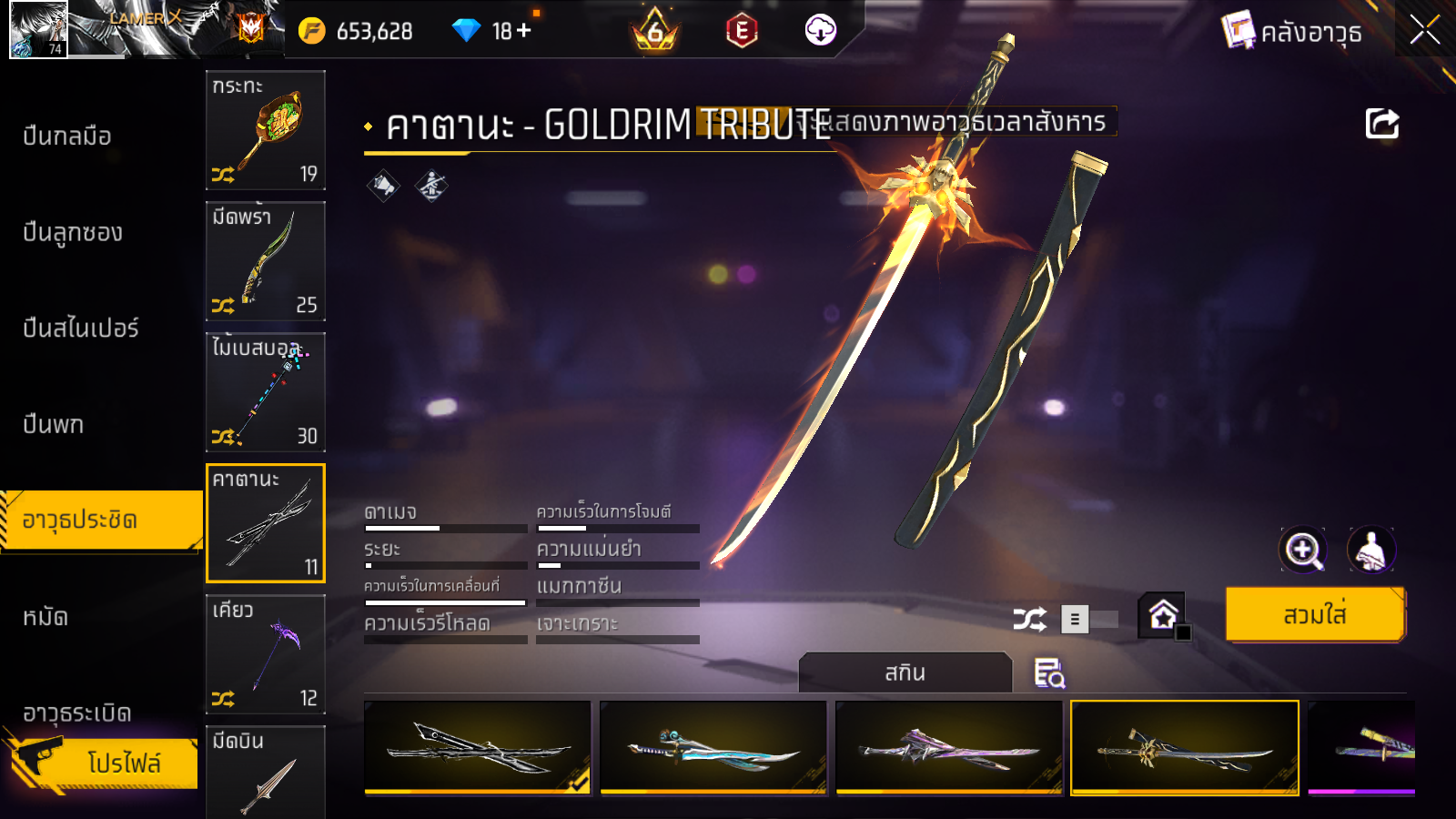Select the blue-bladed katana skin thumbnail

[713, 747]
